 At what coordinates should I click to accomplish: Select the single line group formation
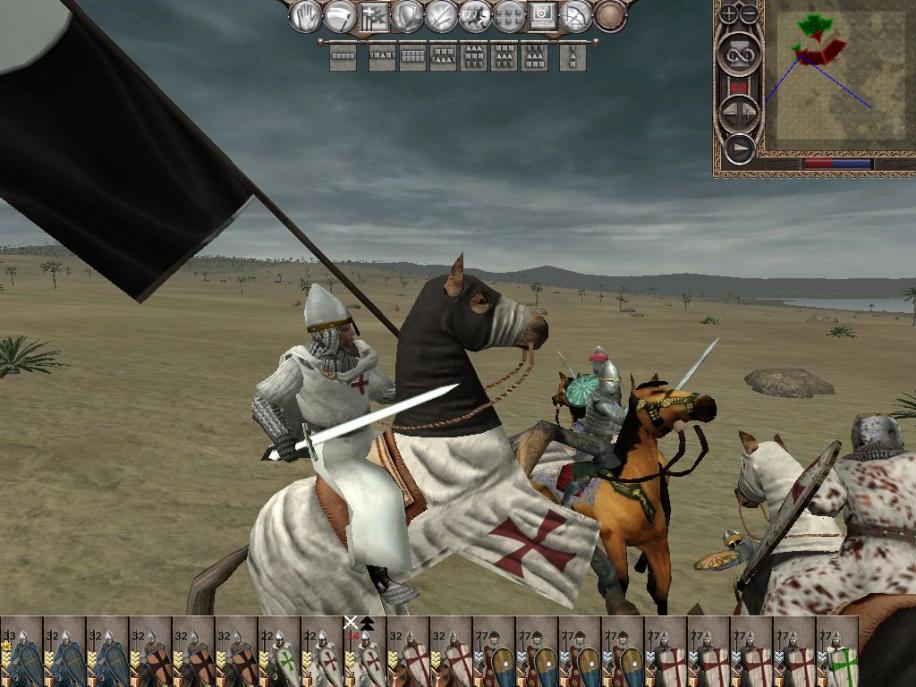(x=343, y=58)
